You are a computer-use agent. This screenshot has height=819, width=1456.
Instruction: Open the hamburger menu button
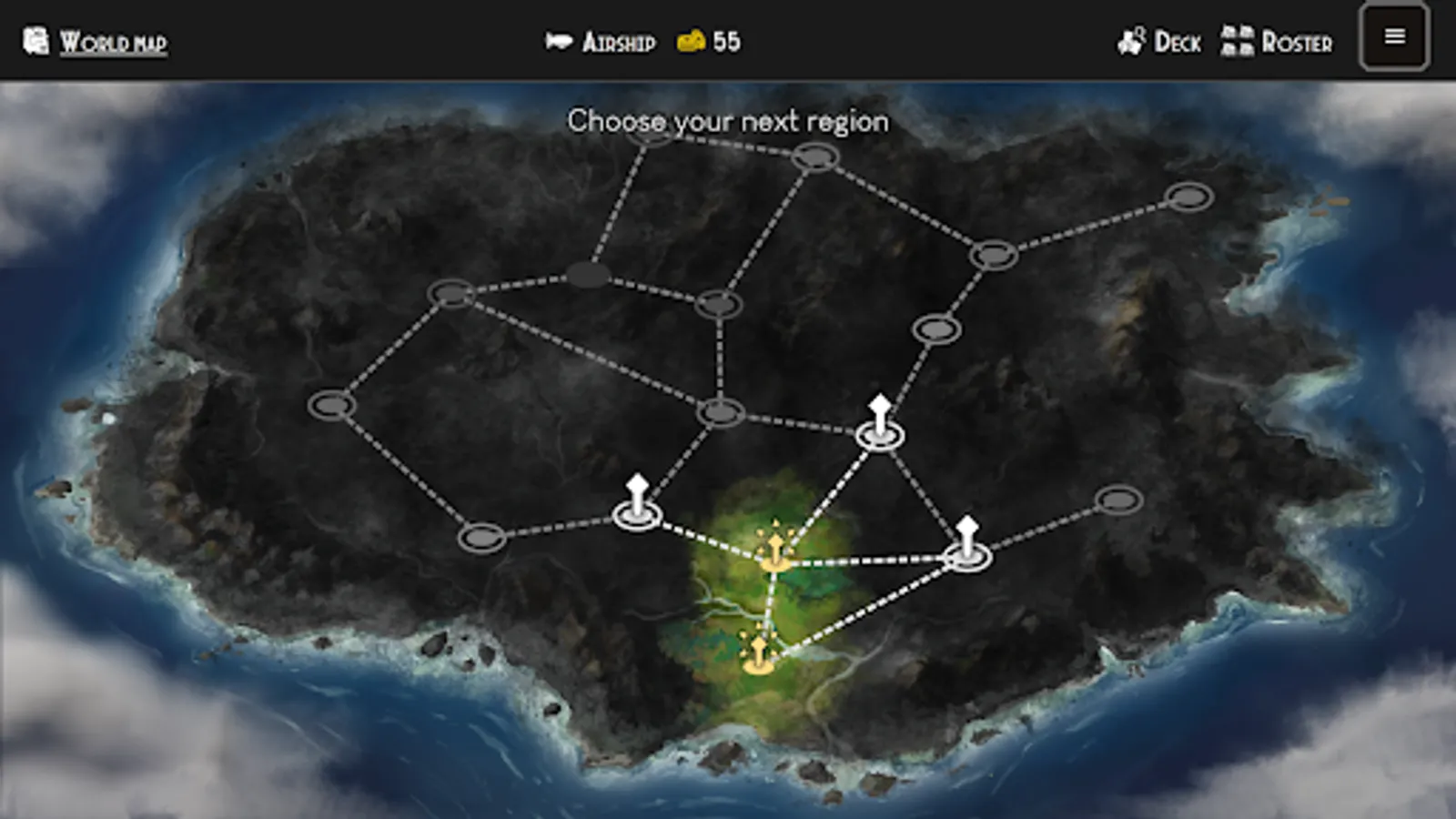(1394, 38)
